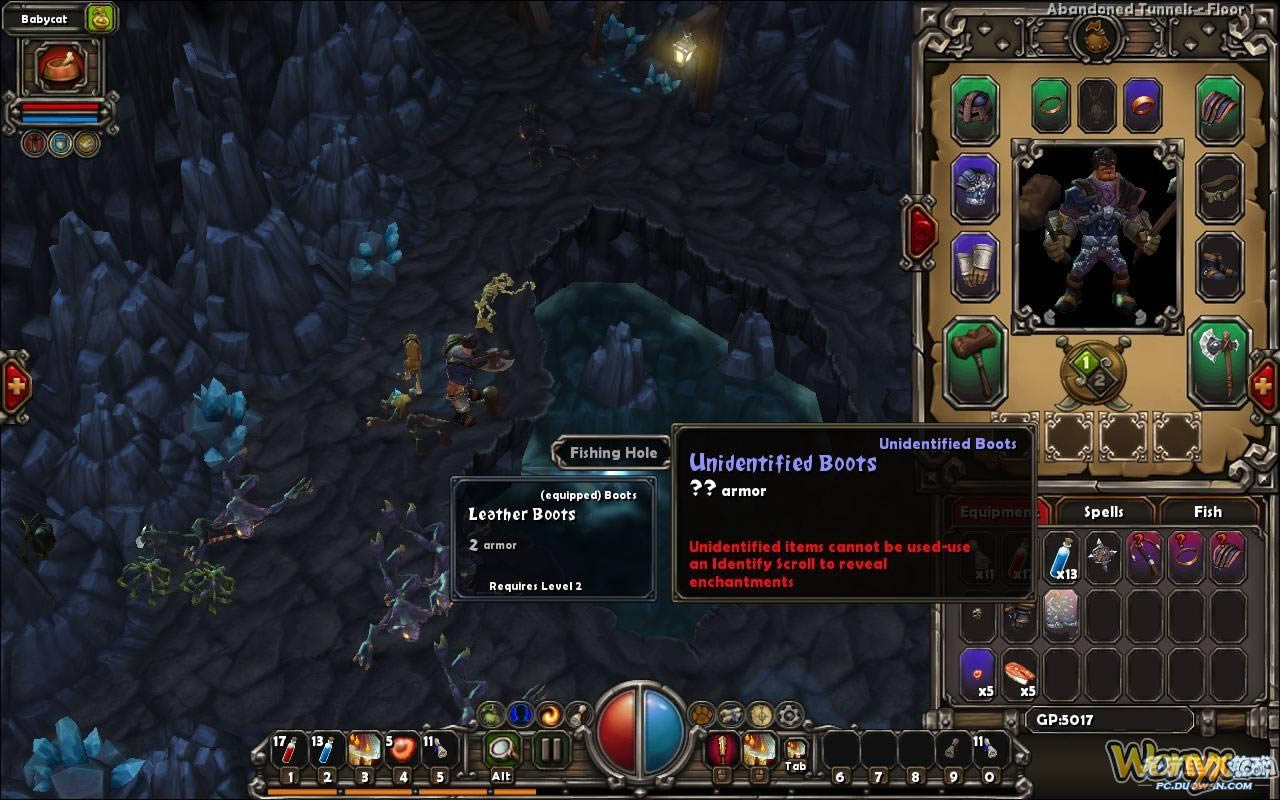This screenshot has height=800, width=1280.
Task: Select the equipped boots slot
Action: pyautogui.click(x=1219, y=265)
